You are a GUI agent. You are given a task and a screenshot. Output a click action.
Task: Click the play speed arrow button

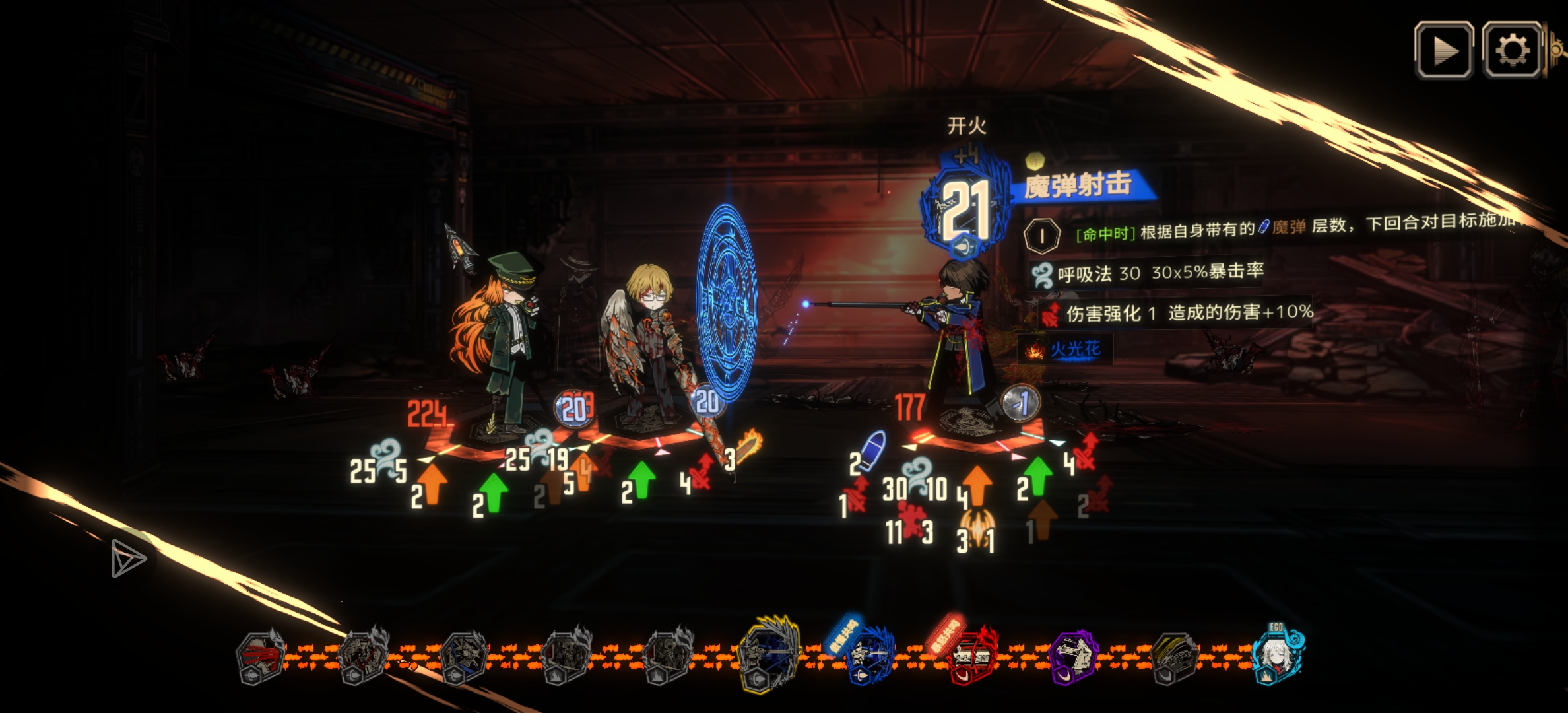[1443, 50]
